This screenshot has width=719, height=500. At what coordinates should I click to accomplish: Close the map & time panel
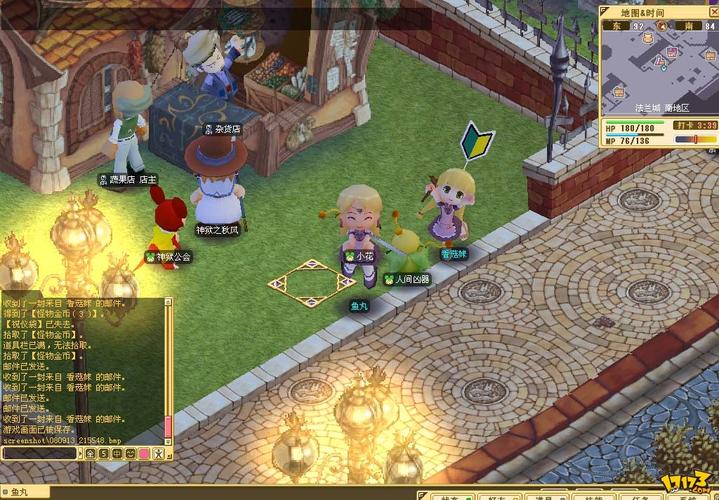(x=712, y=12)
